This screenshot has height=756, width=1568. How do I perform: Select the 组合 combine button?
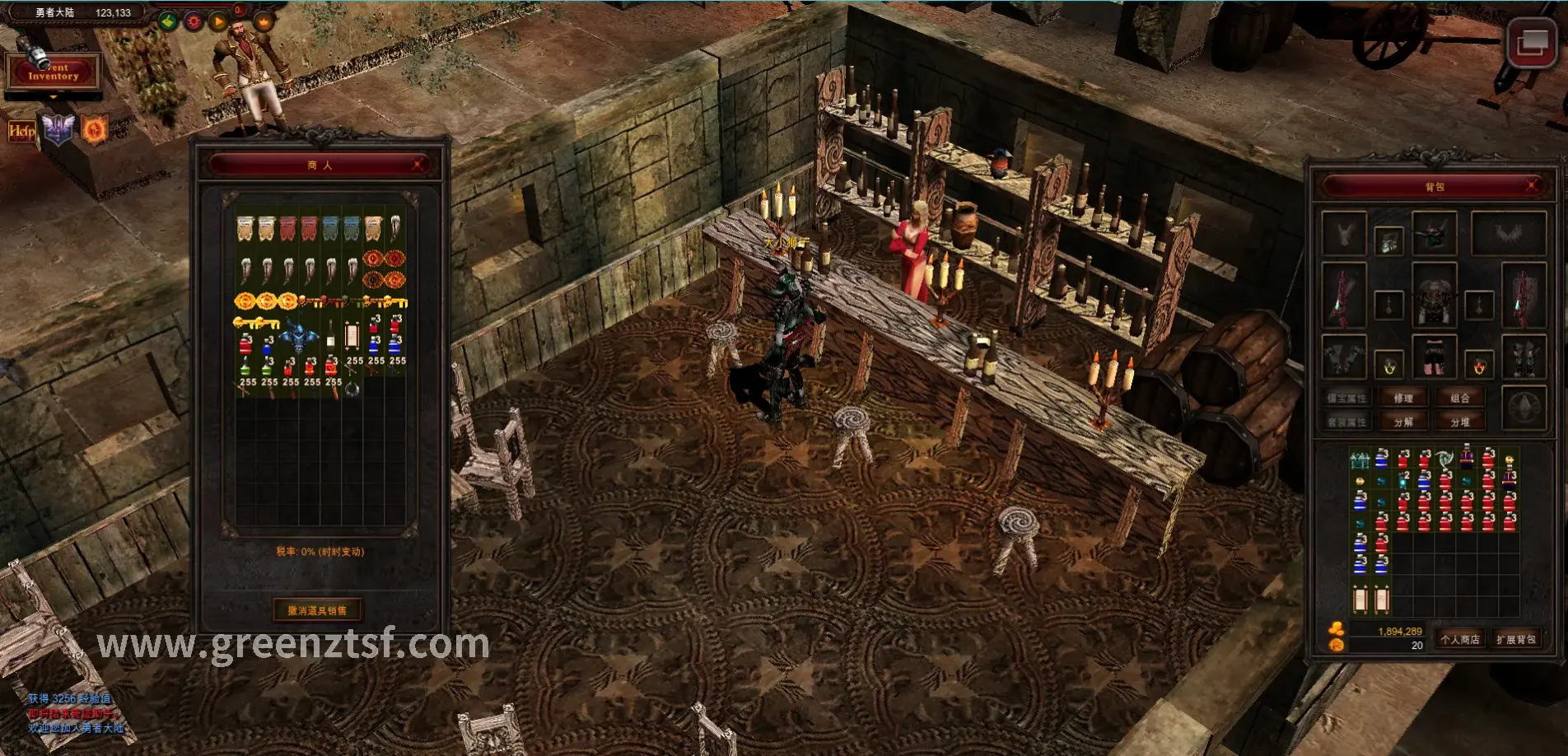1460,399
